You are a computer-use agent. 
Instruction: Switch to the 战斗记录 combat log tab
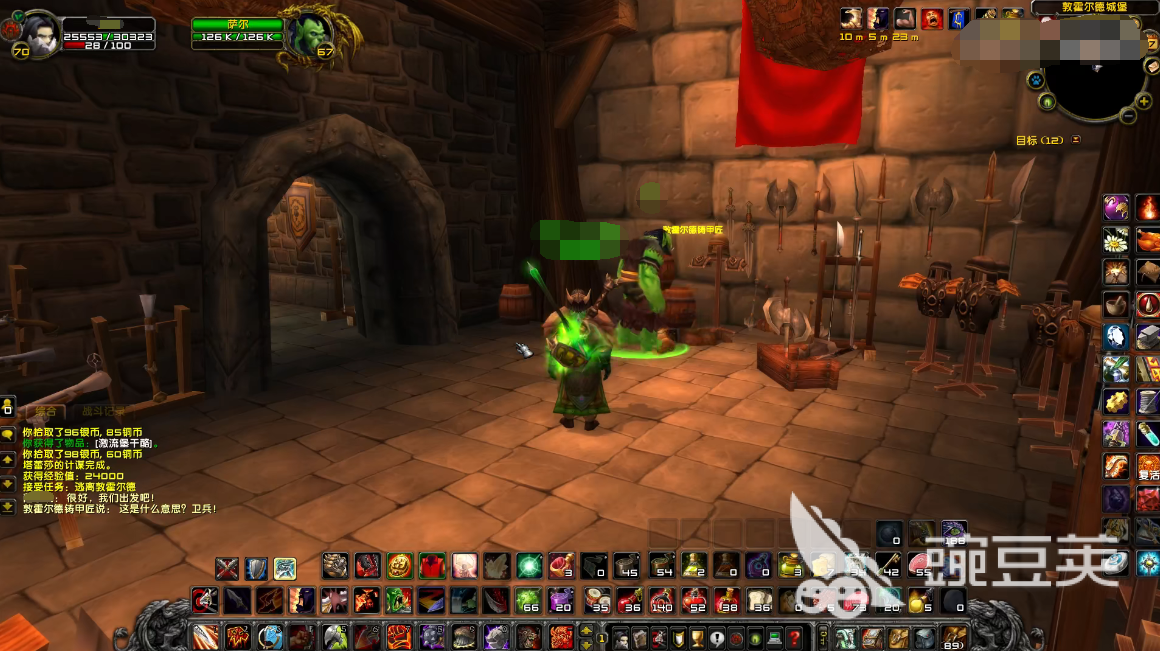pyautogui.click(x=104, y=411)
